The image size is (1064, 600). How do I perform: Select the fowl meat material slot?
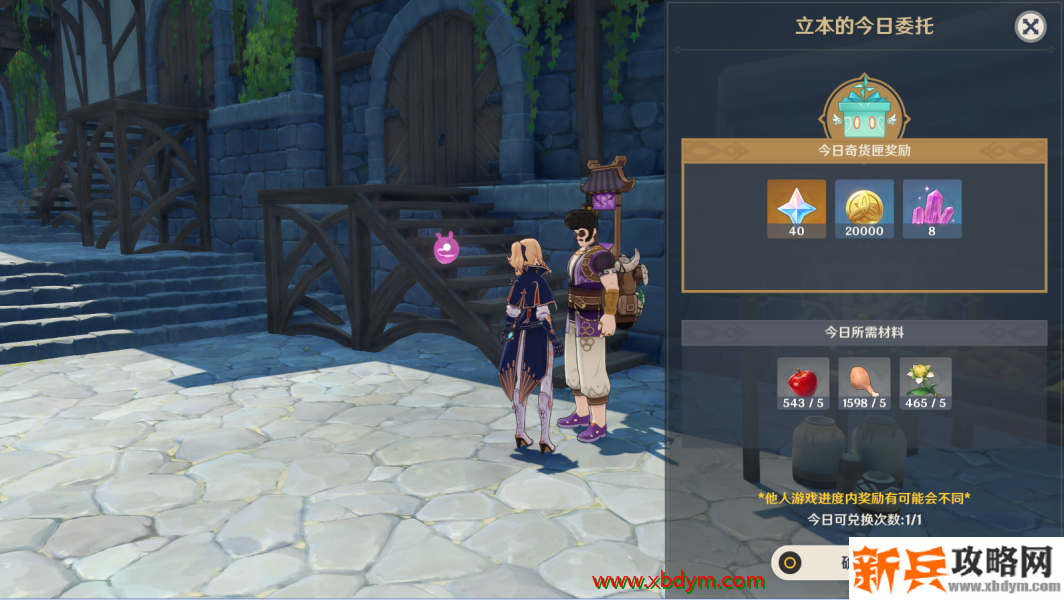click(864, 384)
